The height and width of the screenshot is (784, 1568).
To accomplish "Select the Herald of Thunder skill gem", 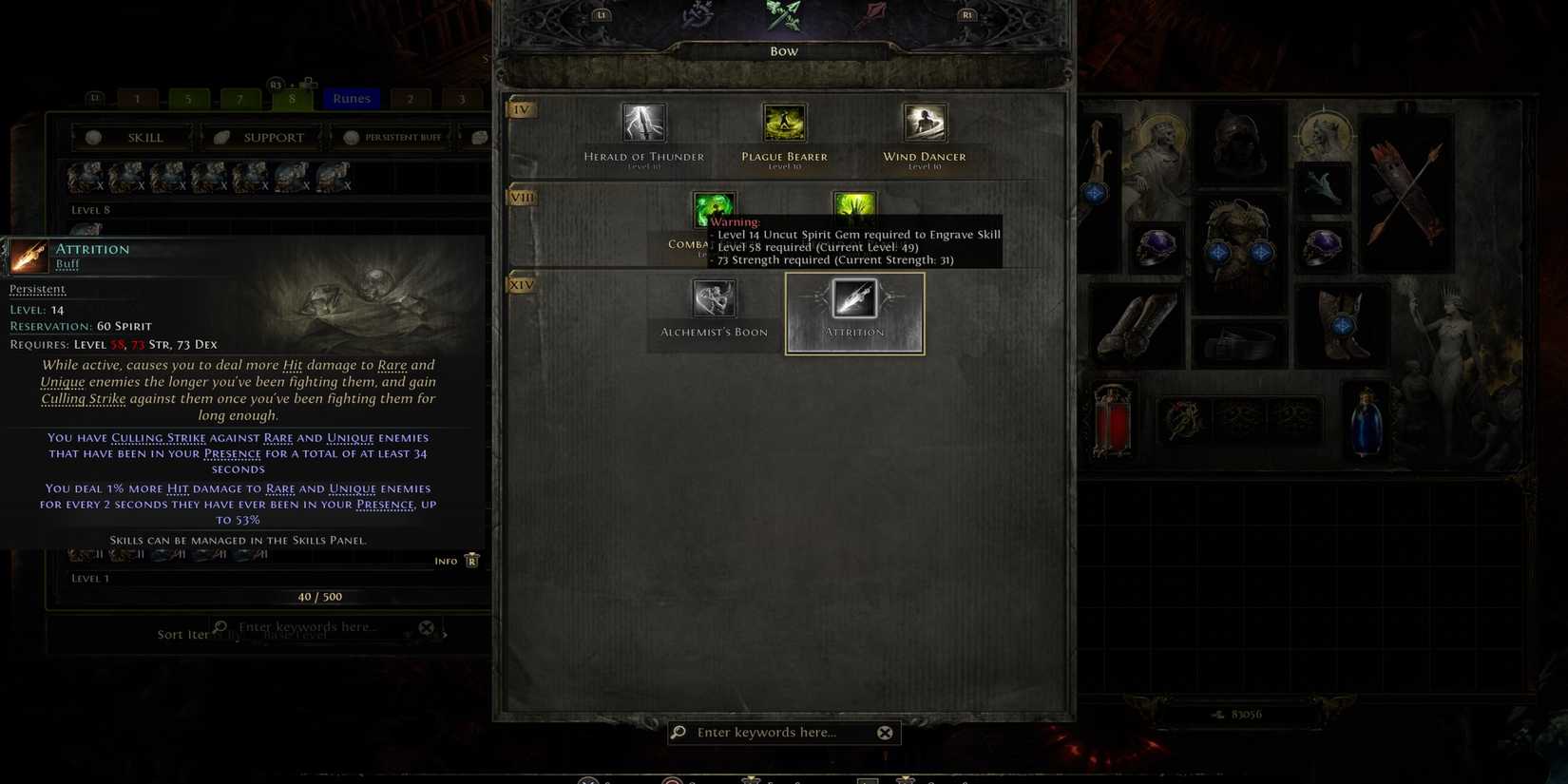I will pos(644,124).
